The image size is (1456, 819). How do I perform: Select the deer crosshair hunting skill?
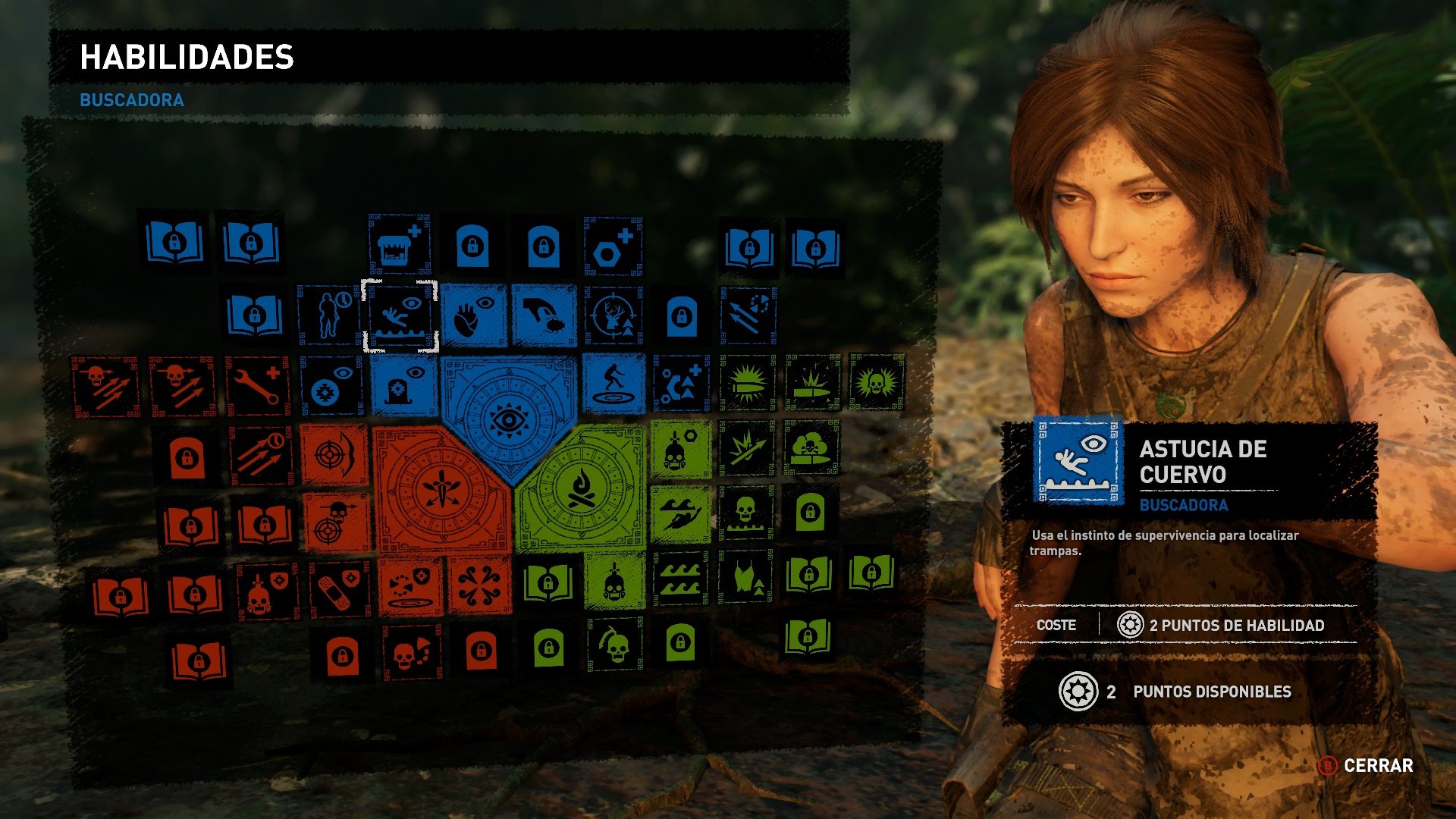(611, 314)
